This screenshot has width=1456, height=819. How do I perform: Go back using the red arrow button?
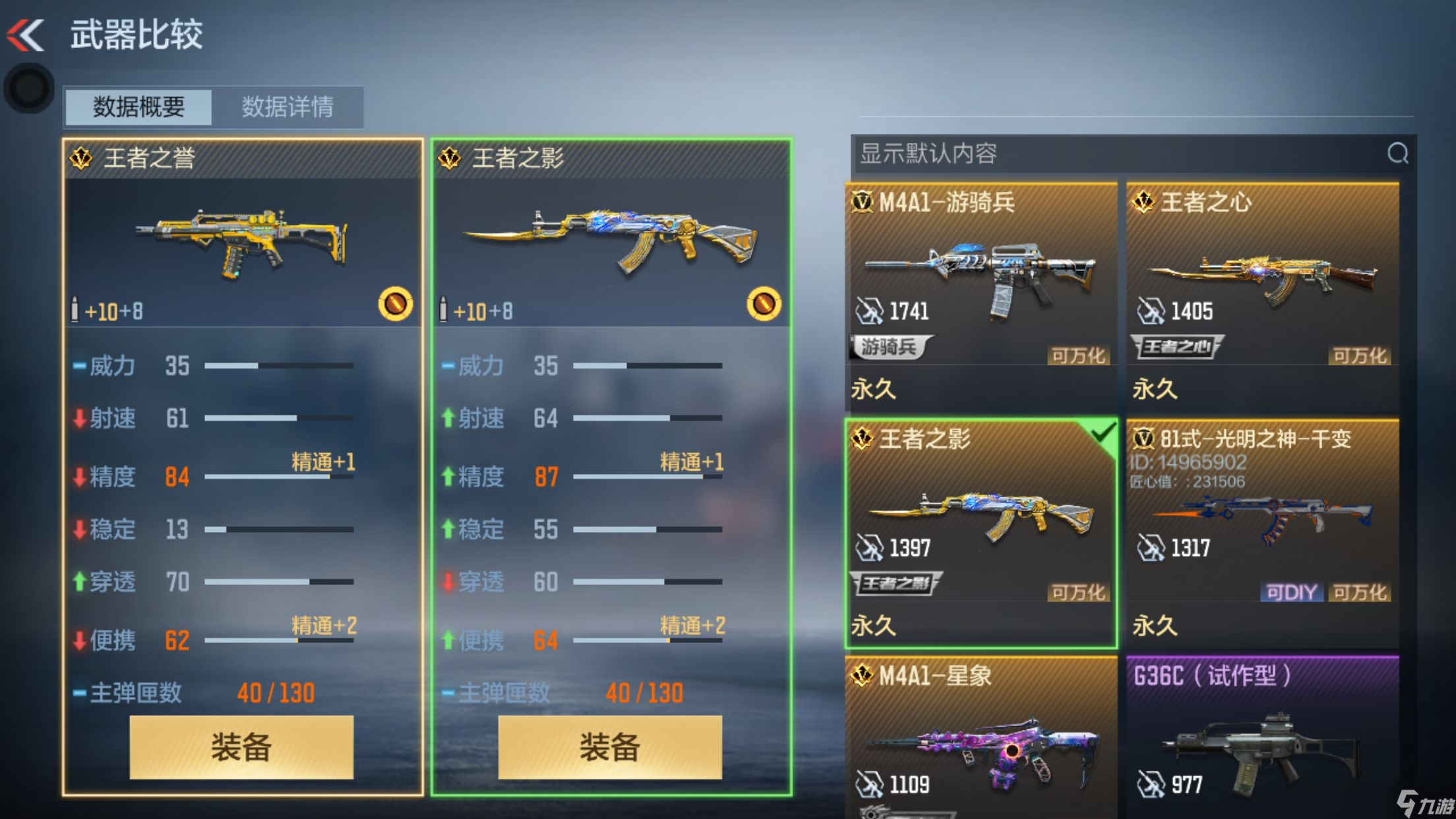[x=26, y=34]
